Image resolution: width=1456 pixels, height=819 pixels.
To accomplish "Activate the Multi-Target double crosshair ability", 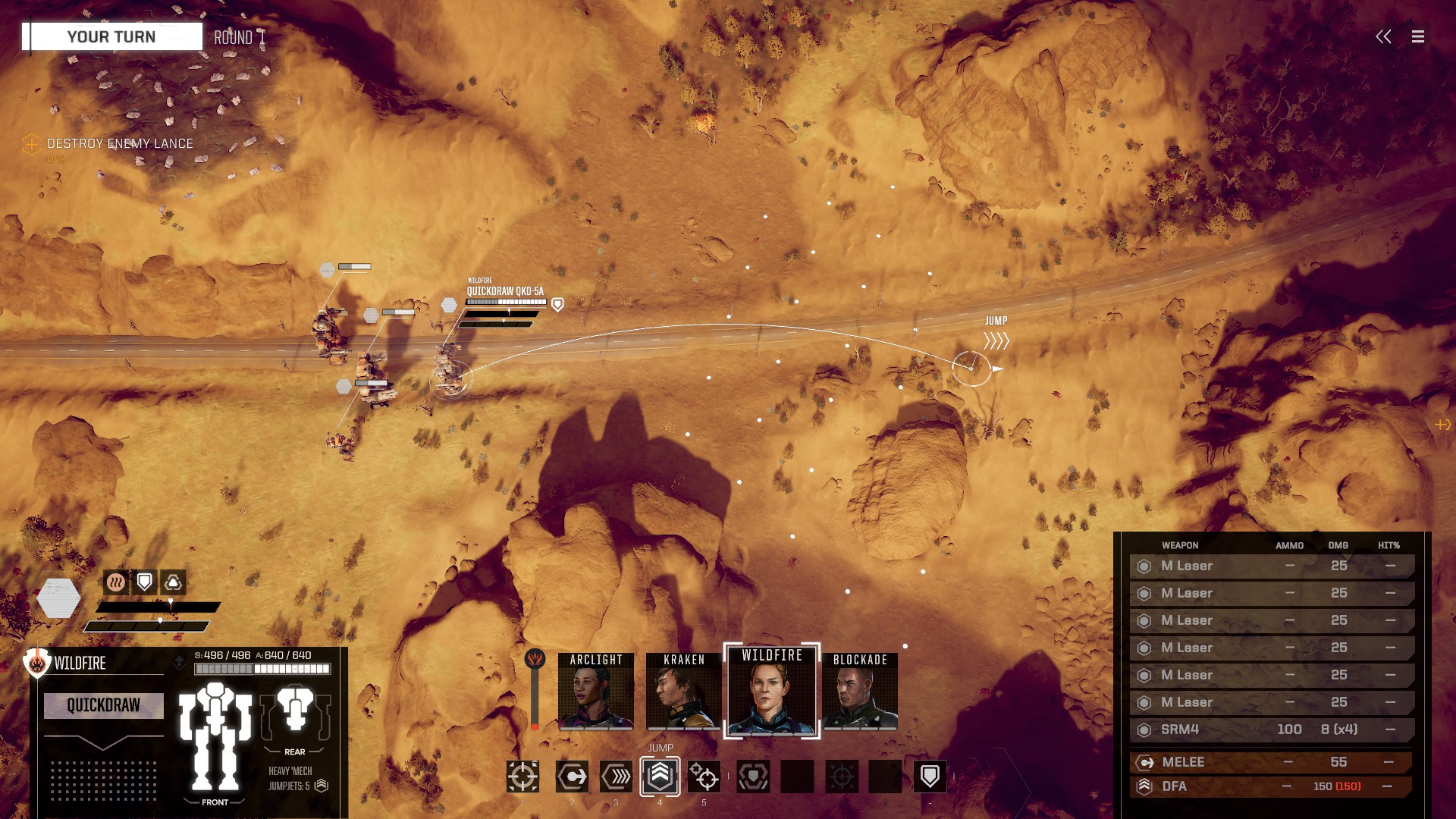I will (704, 777).
